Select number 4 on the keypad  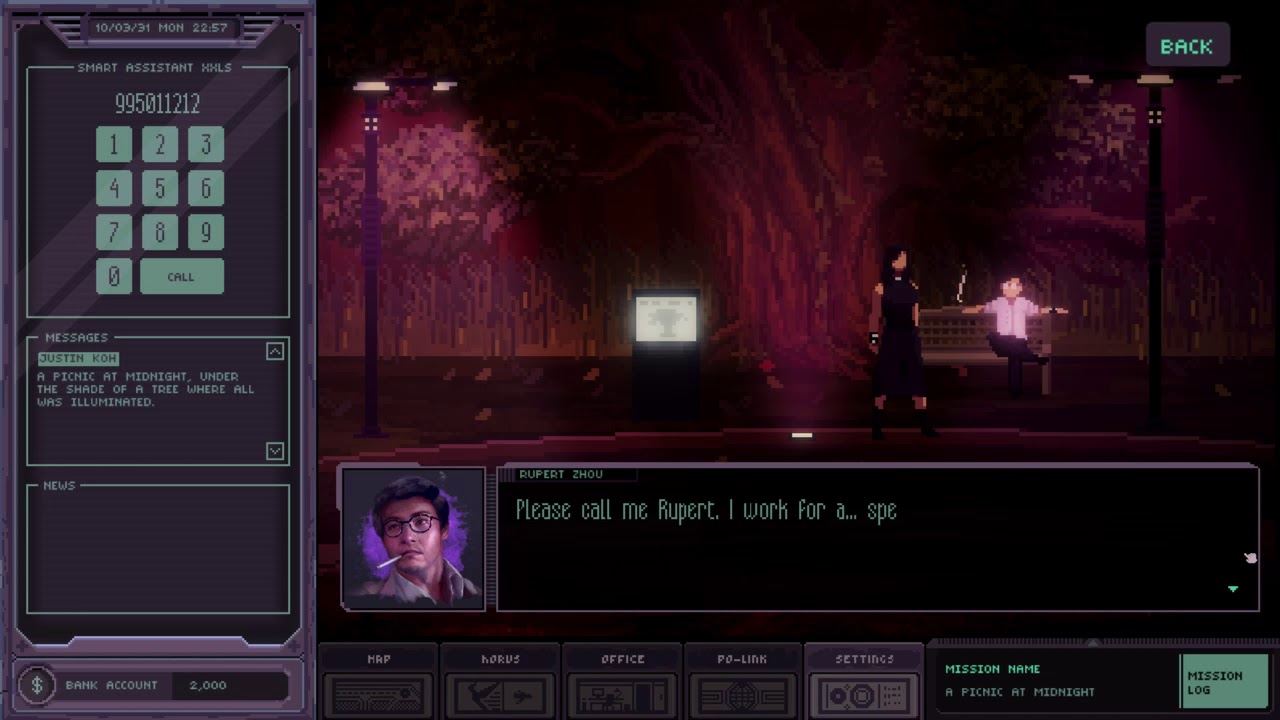114,189
